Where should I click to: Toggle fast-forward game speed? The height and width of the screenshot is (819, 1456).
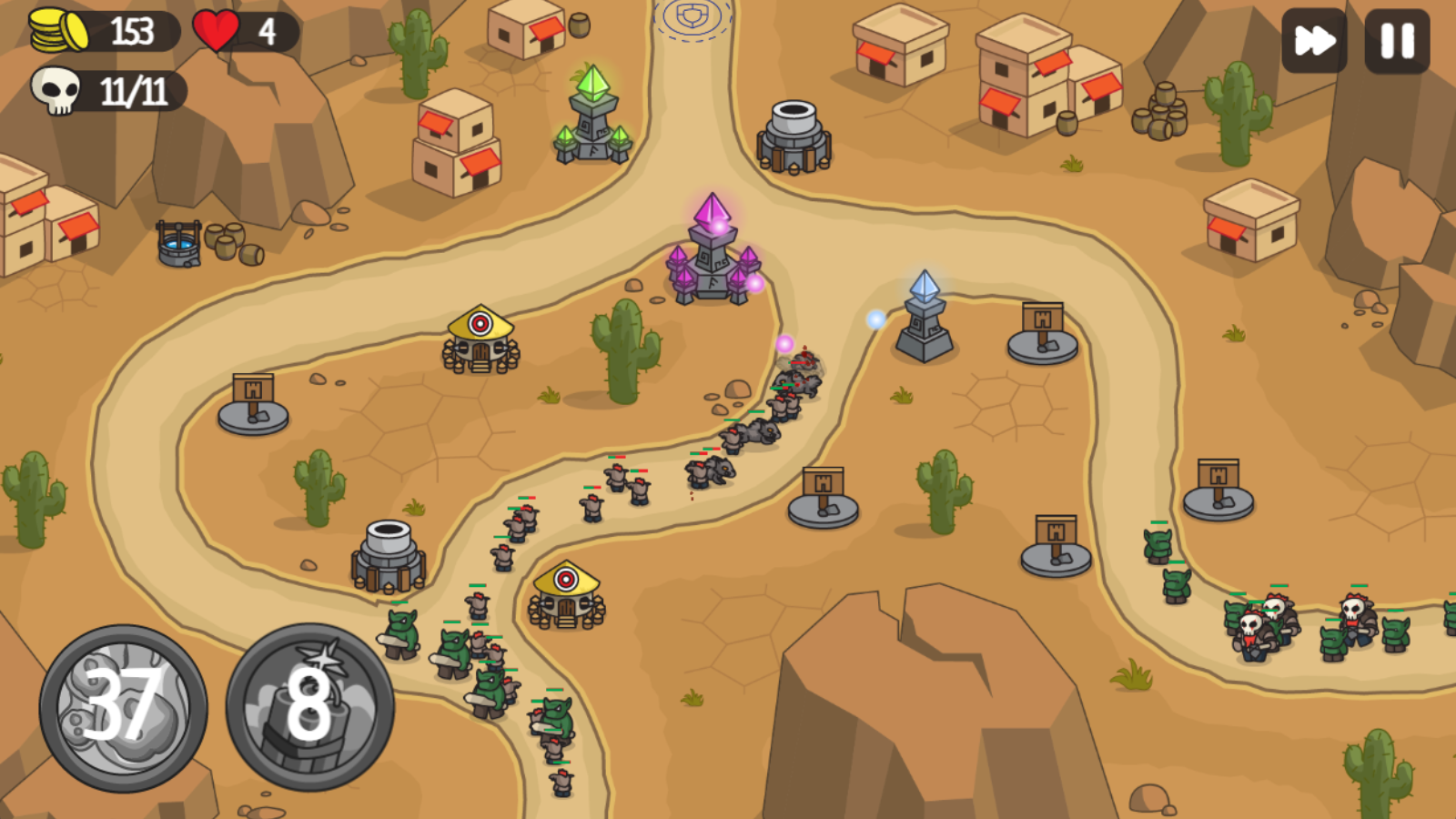pyautogui.click(x=1314, y=38)
